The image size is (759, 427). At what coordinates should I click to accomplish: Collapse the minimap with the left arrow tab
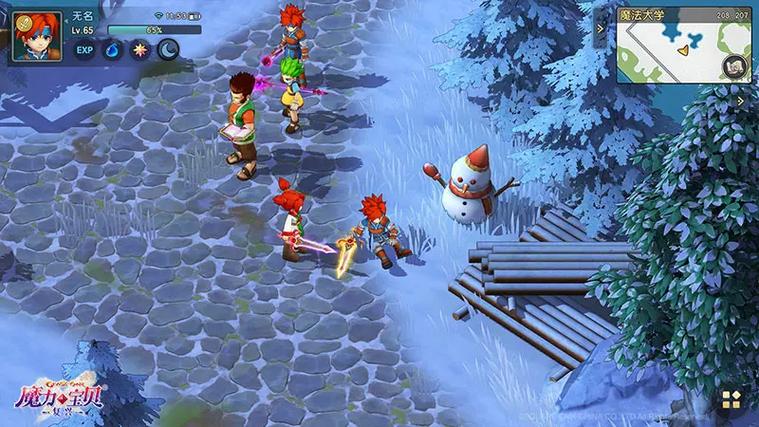(x=602, y=29)
